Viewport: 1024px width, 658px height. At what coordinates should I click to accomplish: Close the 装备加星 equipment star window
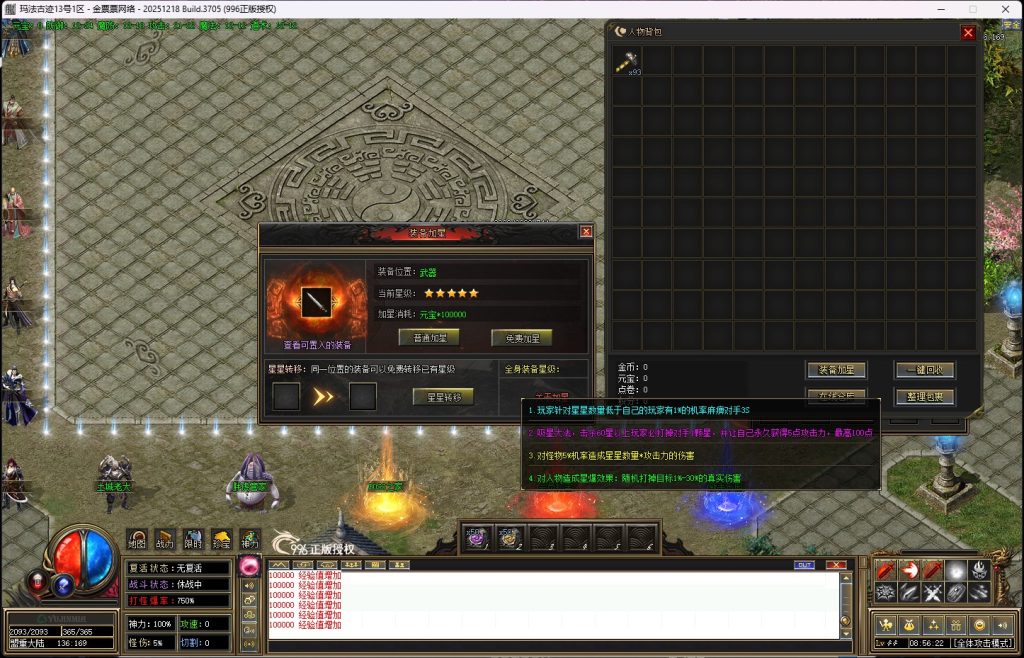586,232
